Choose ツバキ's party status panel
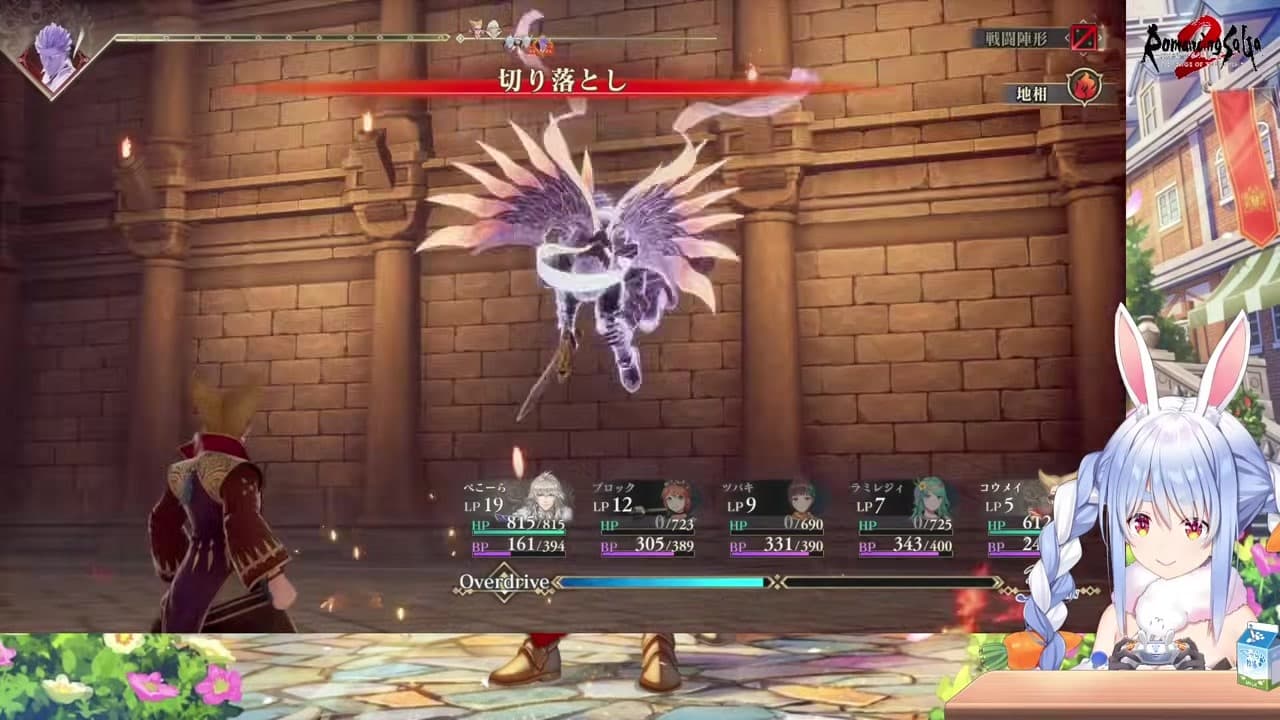This screenshot has height=720, width=1280. 775,516
